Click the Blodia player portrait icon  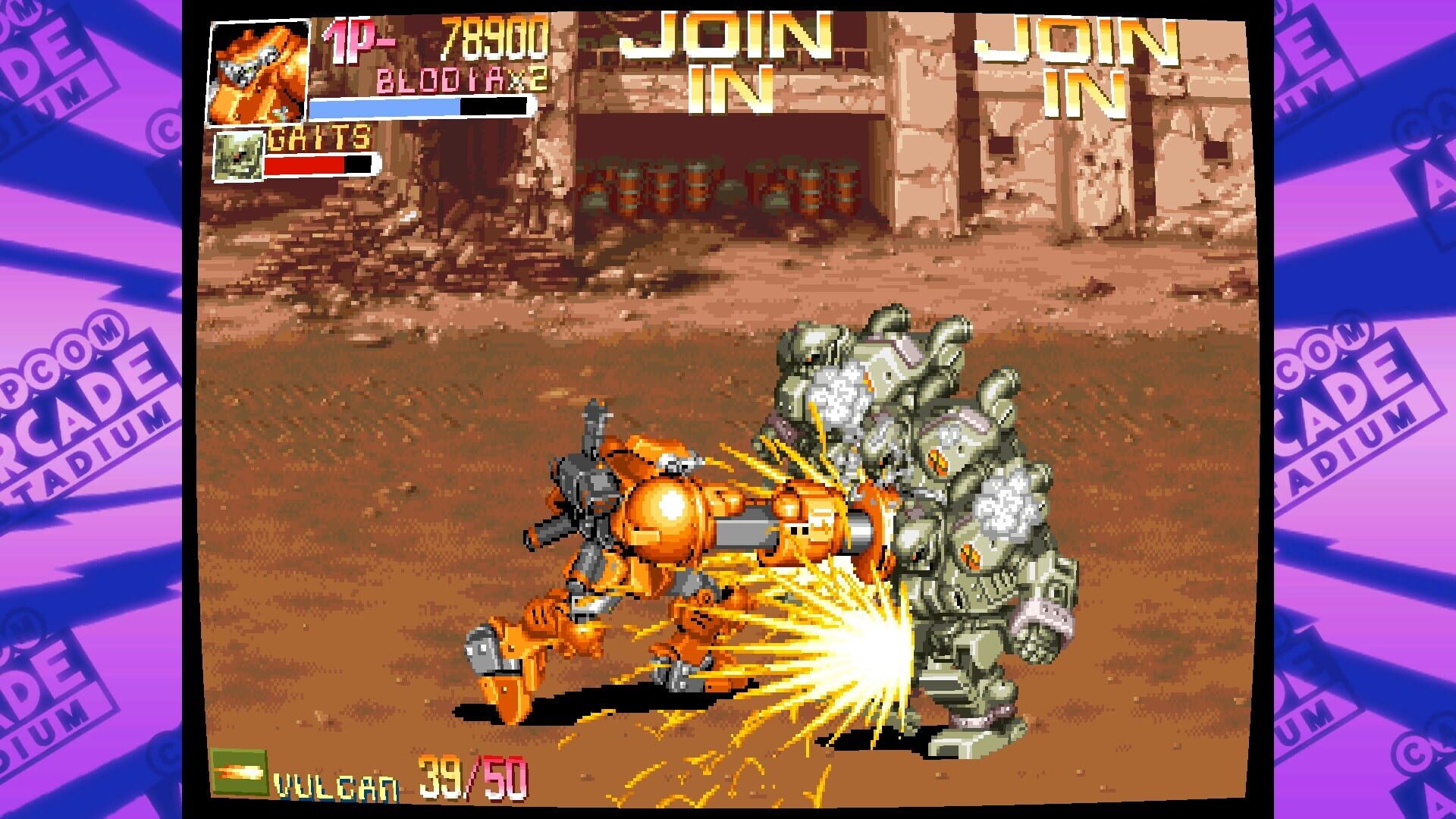click(x=258, y=72)
